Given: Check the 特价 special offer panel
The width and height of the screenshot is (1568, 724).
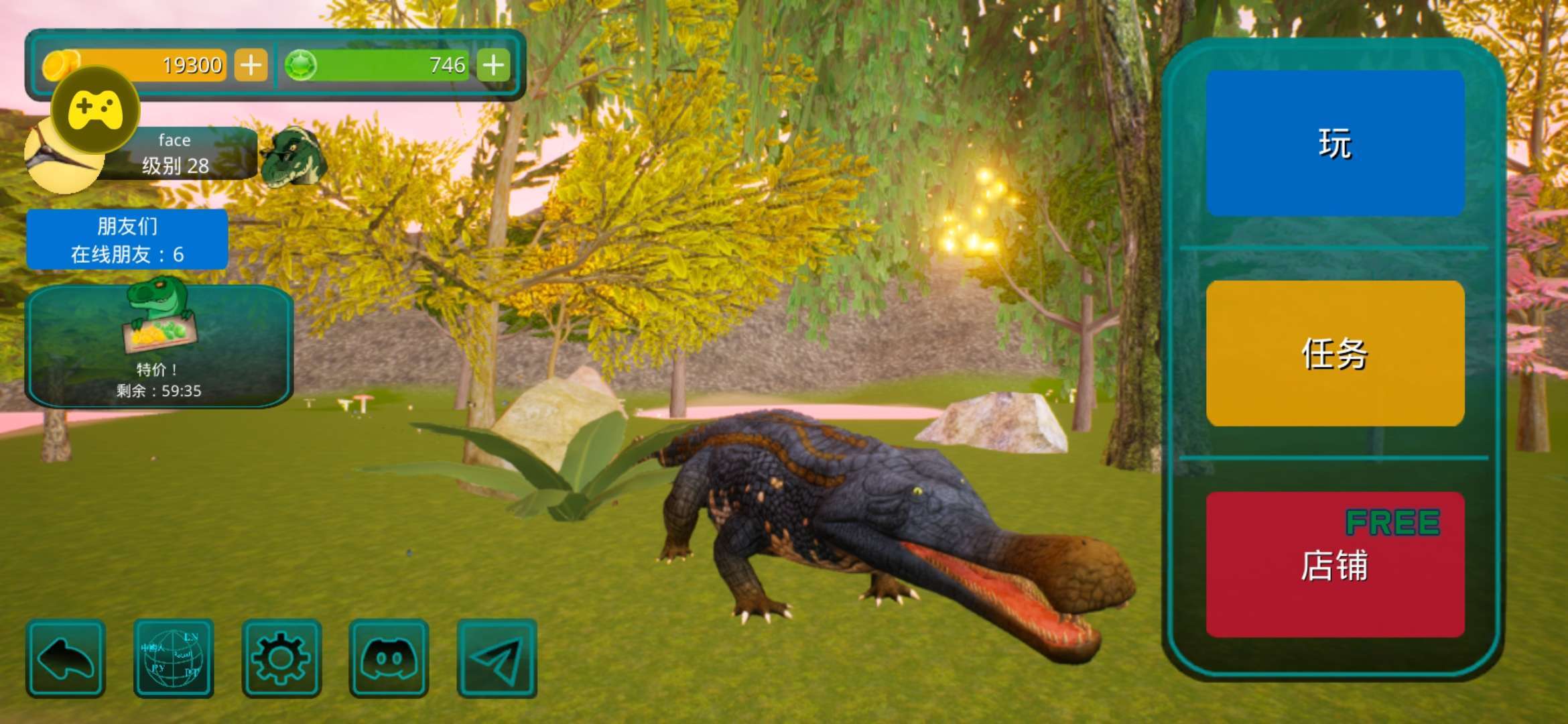Looking at the screenshot, I should [159, 346].
